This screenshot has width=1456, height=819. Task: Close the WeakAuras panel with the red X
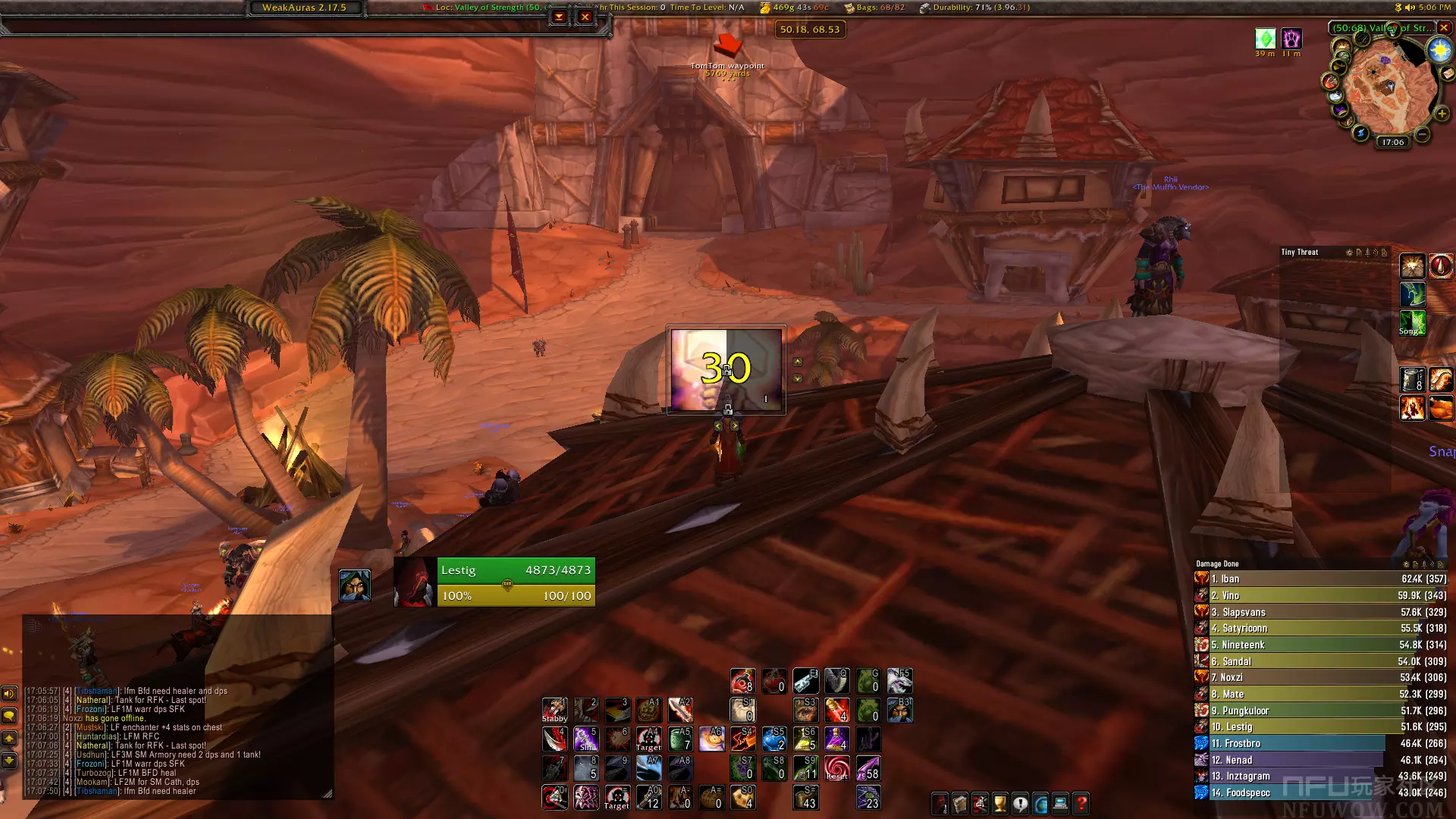pos(585,17)
